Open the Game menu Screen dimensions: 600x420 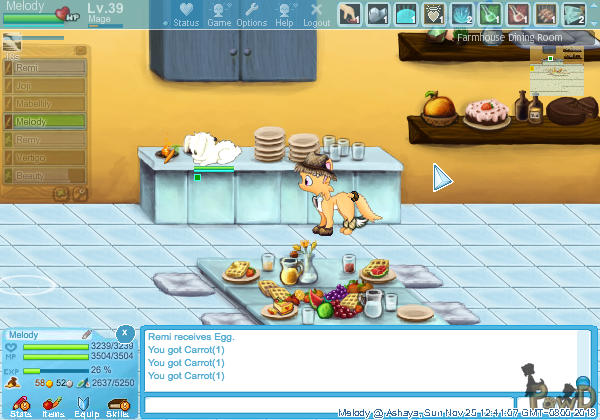[x=219, y=14]
